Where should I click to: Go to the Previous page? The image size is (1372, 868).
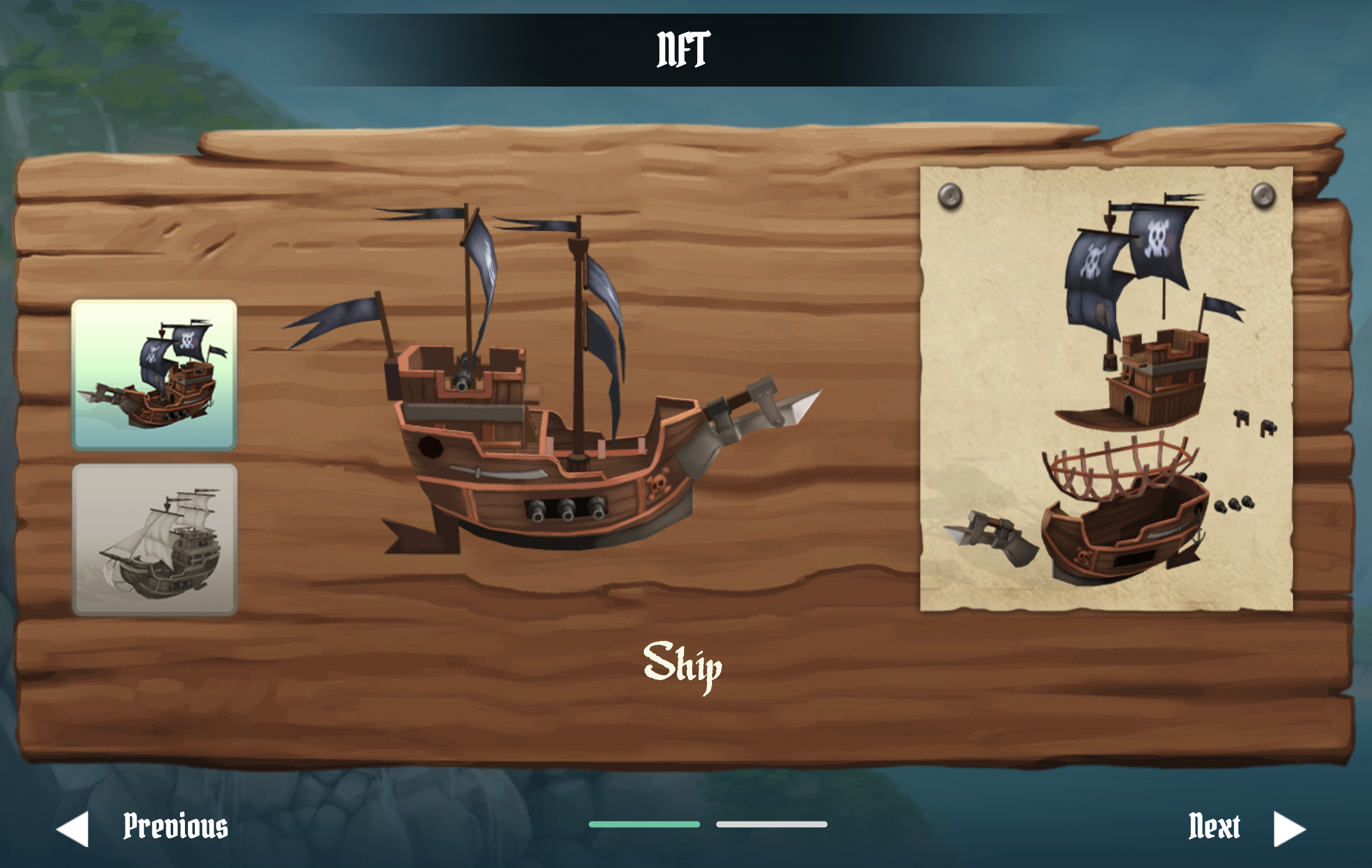(144, 827)
